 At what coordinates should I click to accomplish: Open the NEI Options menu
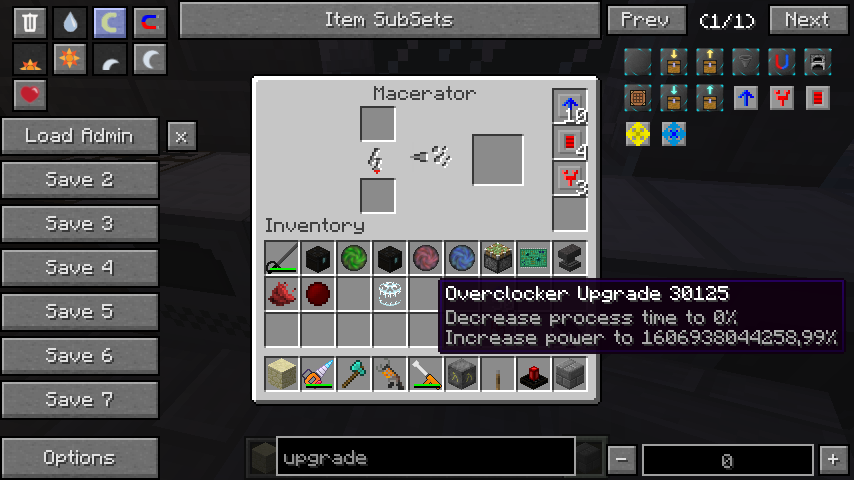[80, 458]
